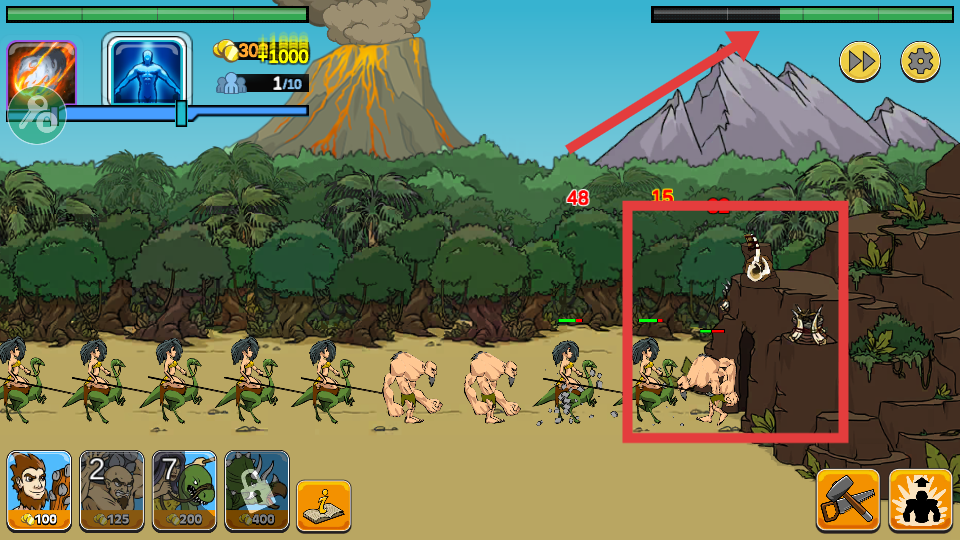The height and width of the screenshot is (540, 960).
Task: Click the green key-and-lock overlay icon
Action: pyautogui.click(x=37, y=116)
